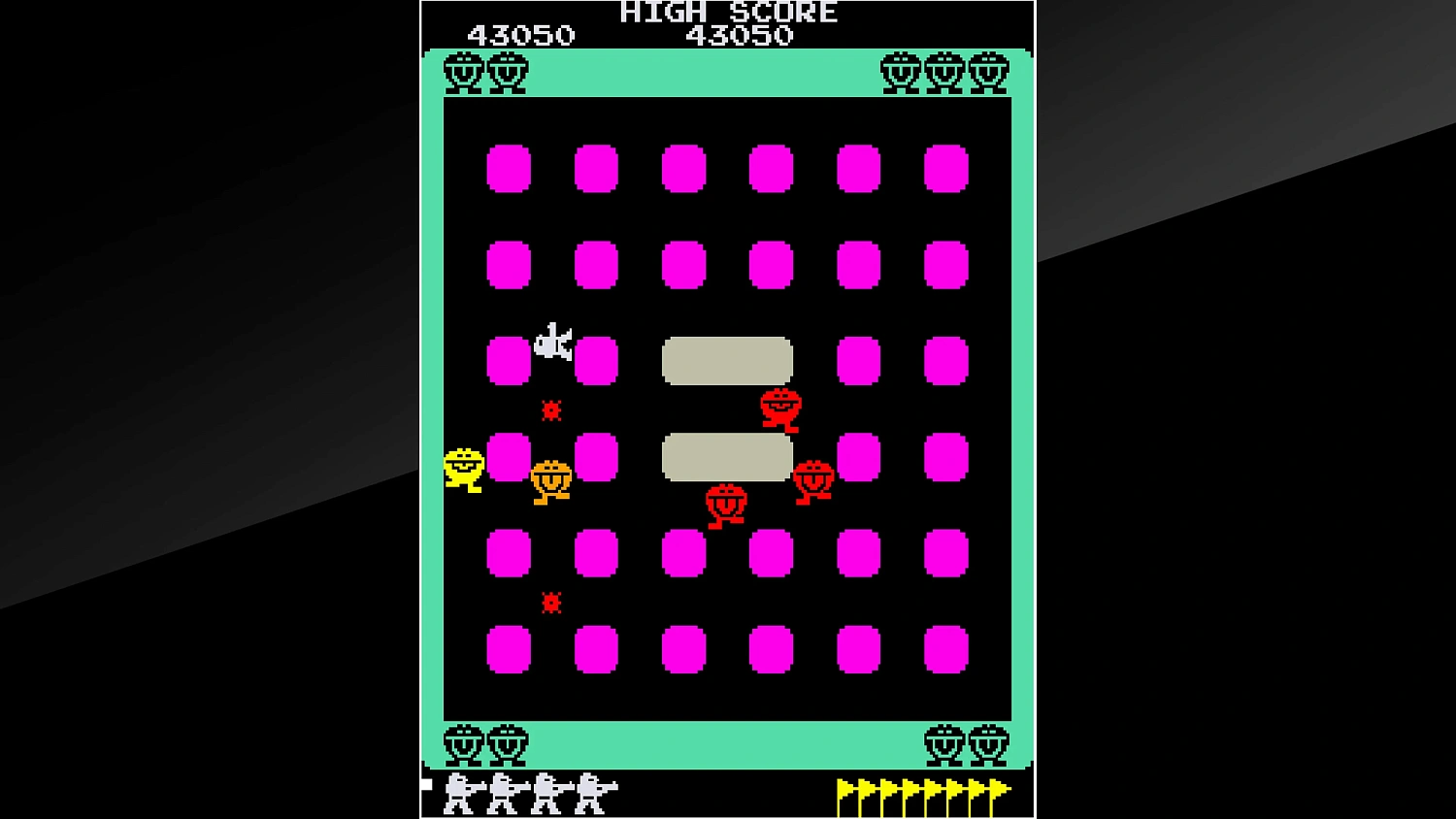Click the center 43050 high score number
The width and height of the screenshot is (1456, 819).
(x=741, y=37)
